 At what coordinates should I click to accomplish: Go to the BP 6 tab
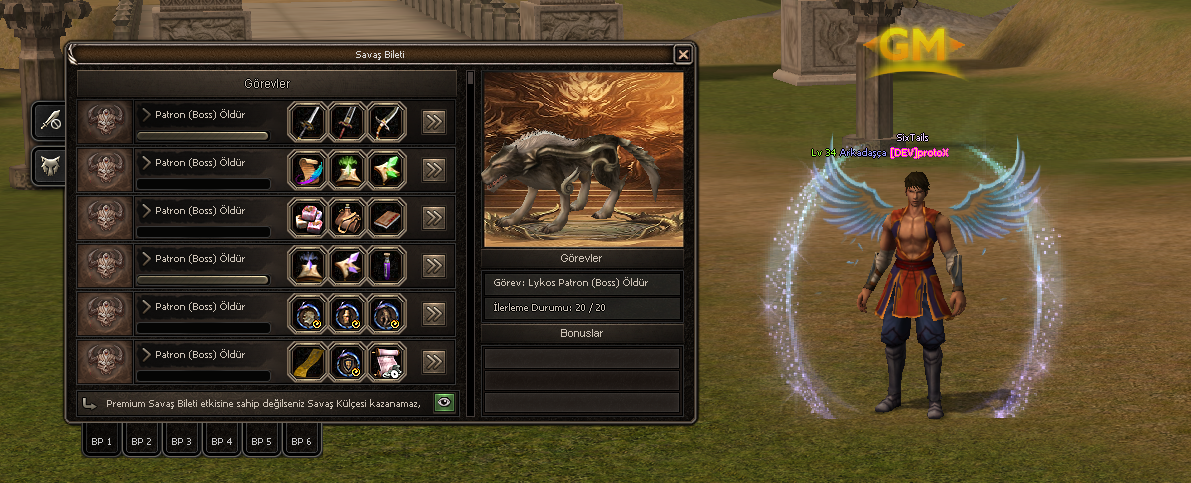[x=301, y=441]
